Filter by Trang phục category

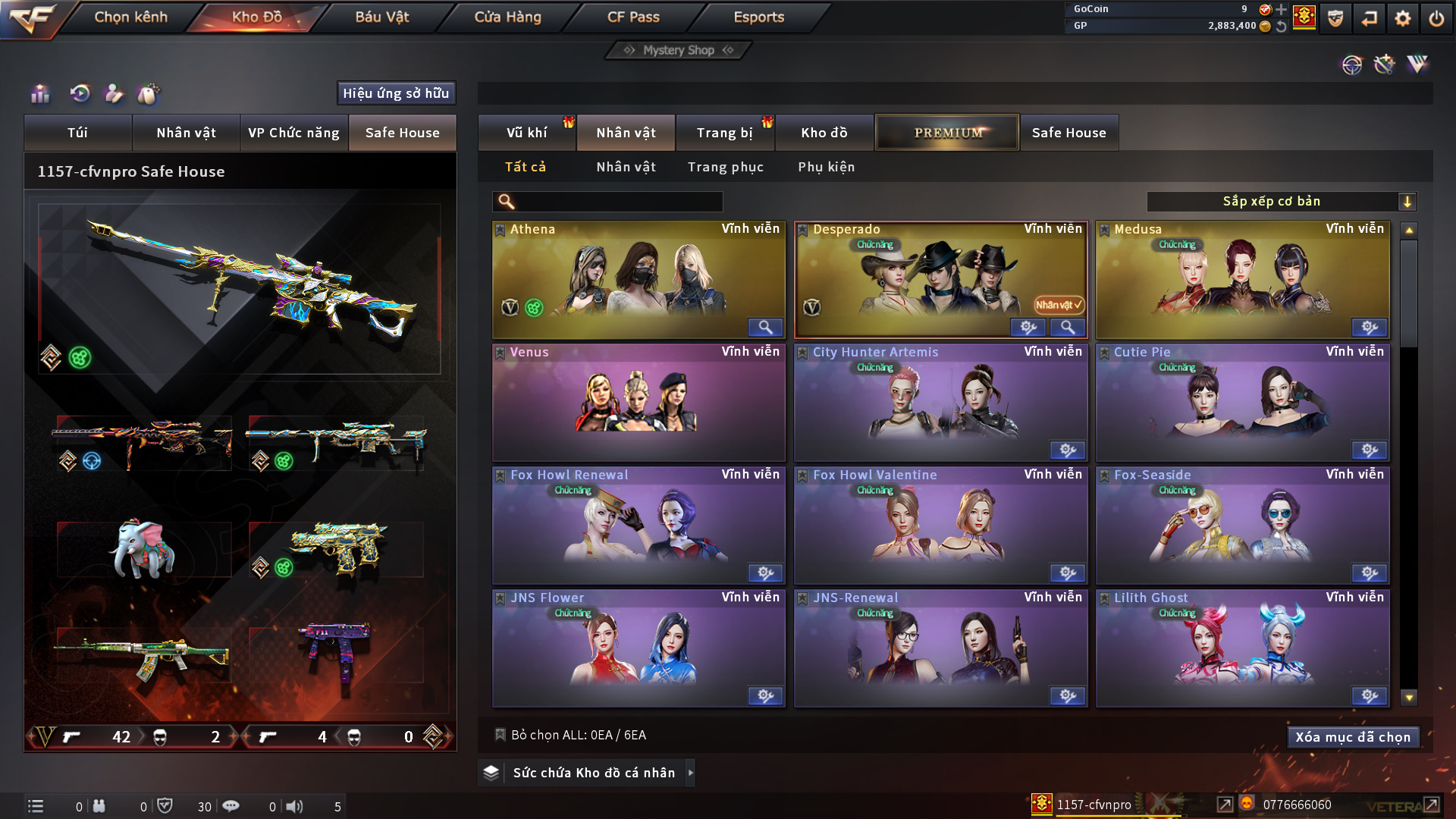click(x=725, y=167)
